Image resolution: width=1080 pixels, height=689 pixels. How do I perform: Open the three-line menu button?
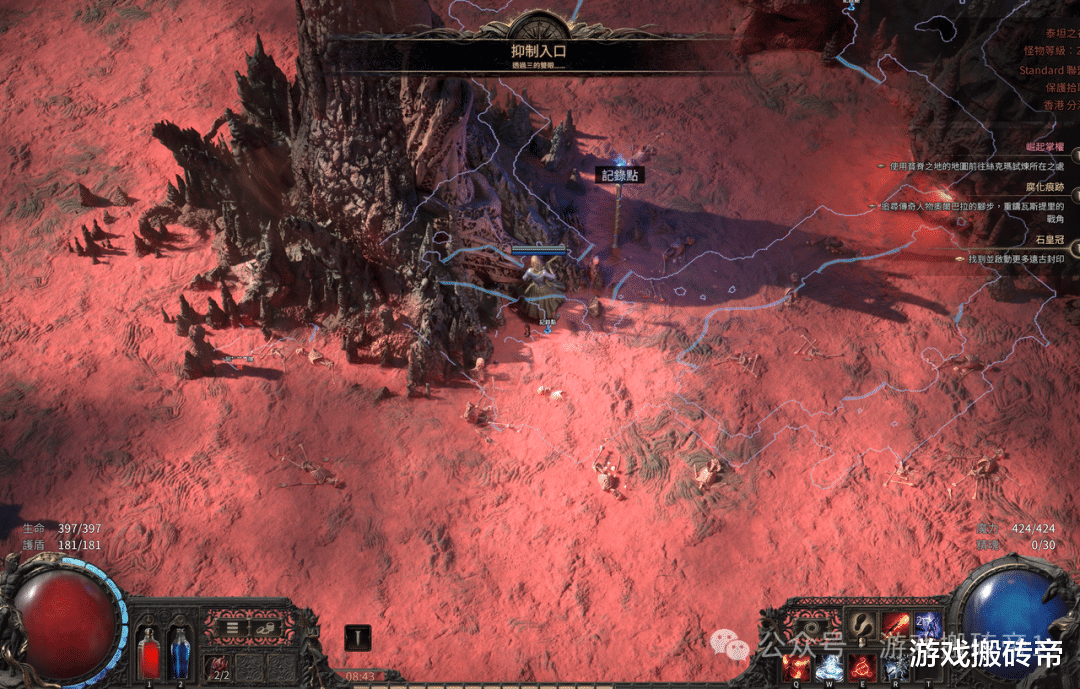232,628
